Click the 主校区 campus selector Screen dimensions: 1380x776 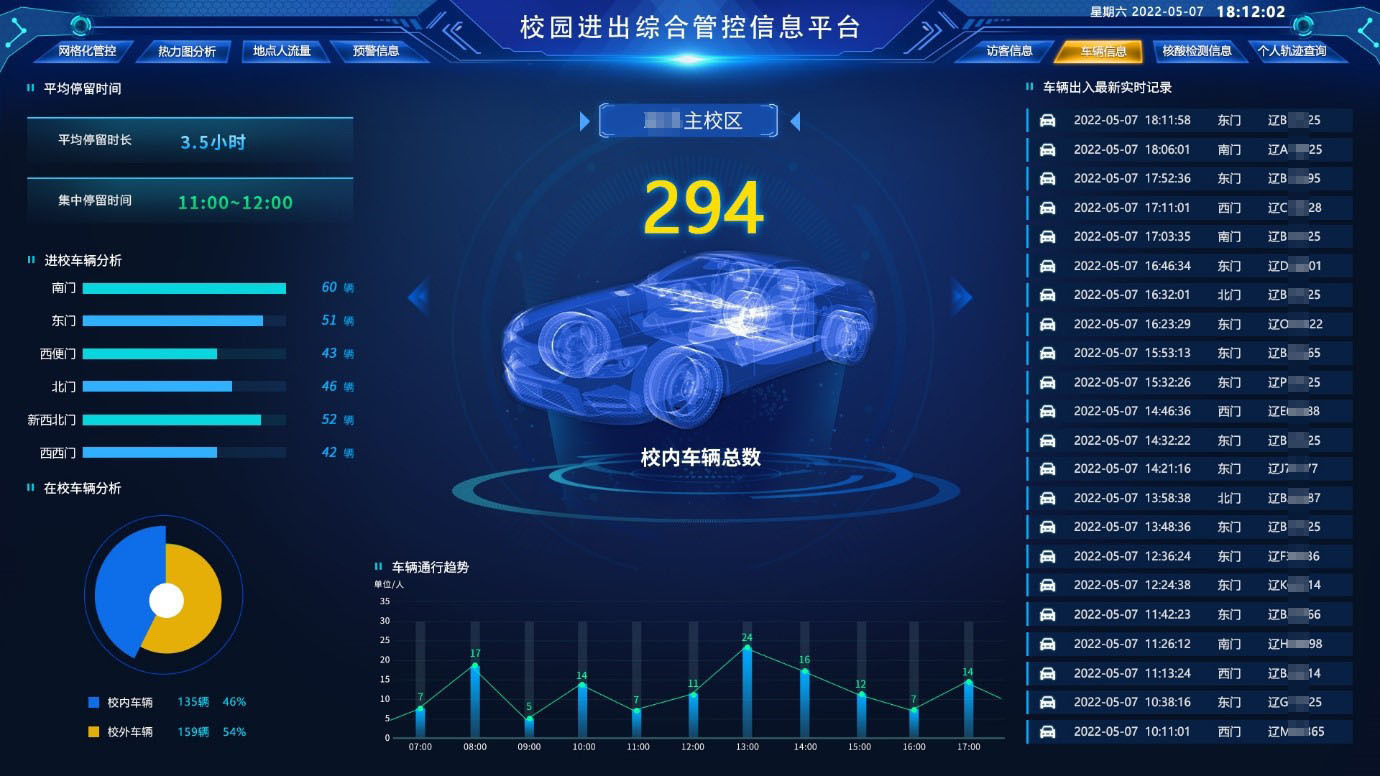point(688,119)
